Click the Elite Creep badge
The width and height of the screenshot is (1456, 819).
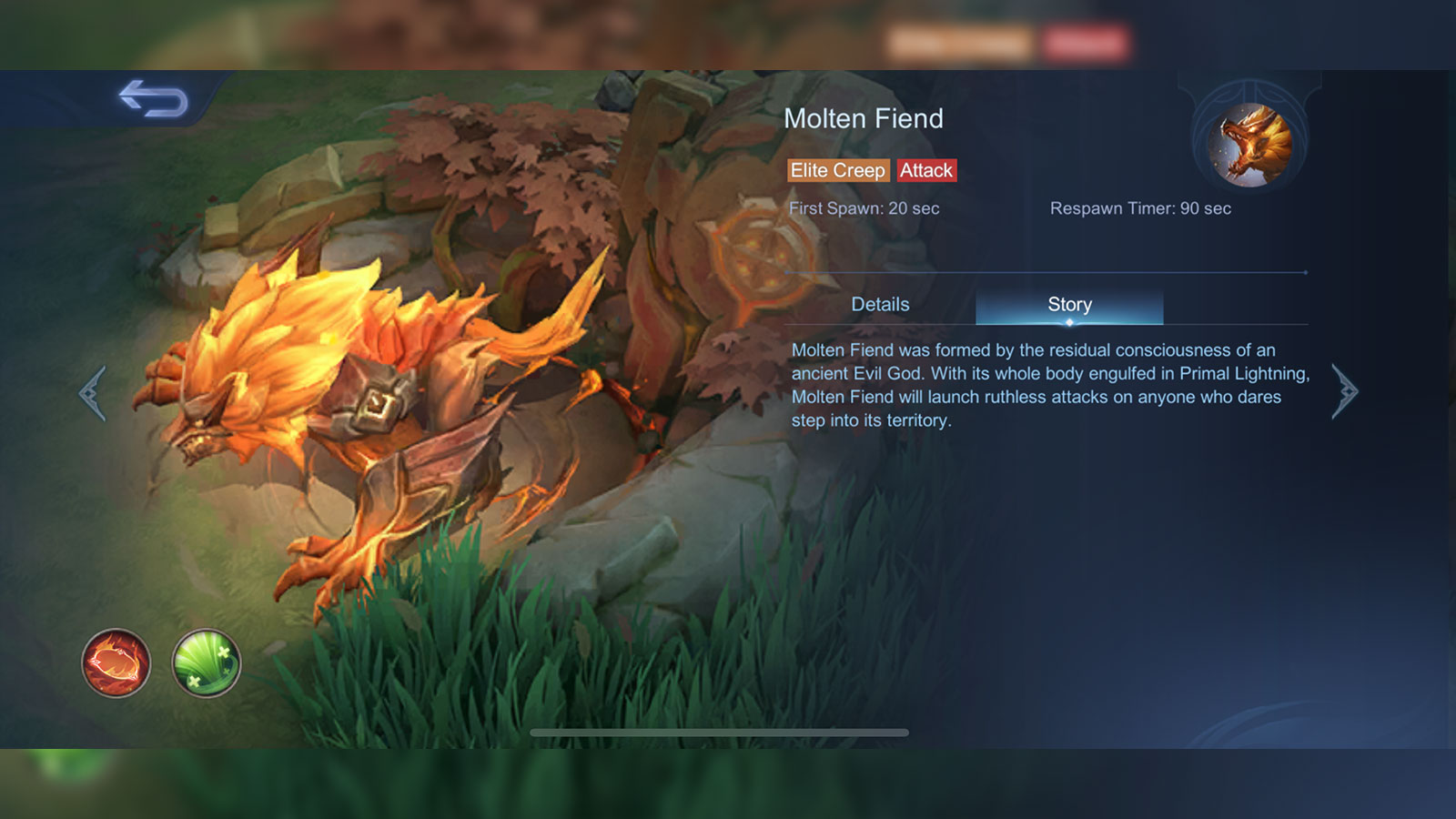coord(838,170)
